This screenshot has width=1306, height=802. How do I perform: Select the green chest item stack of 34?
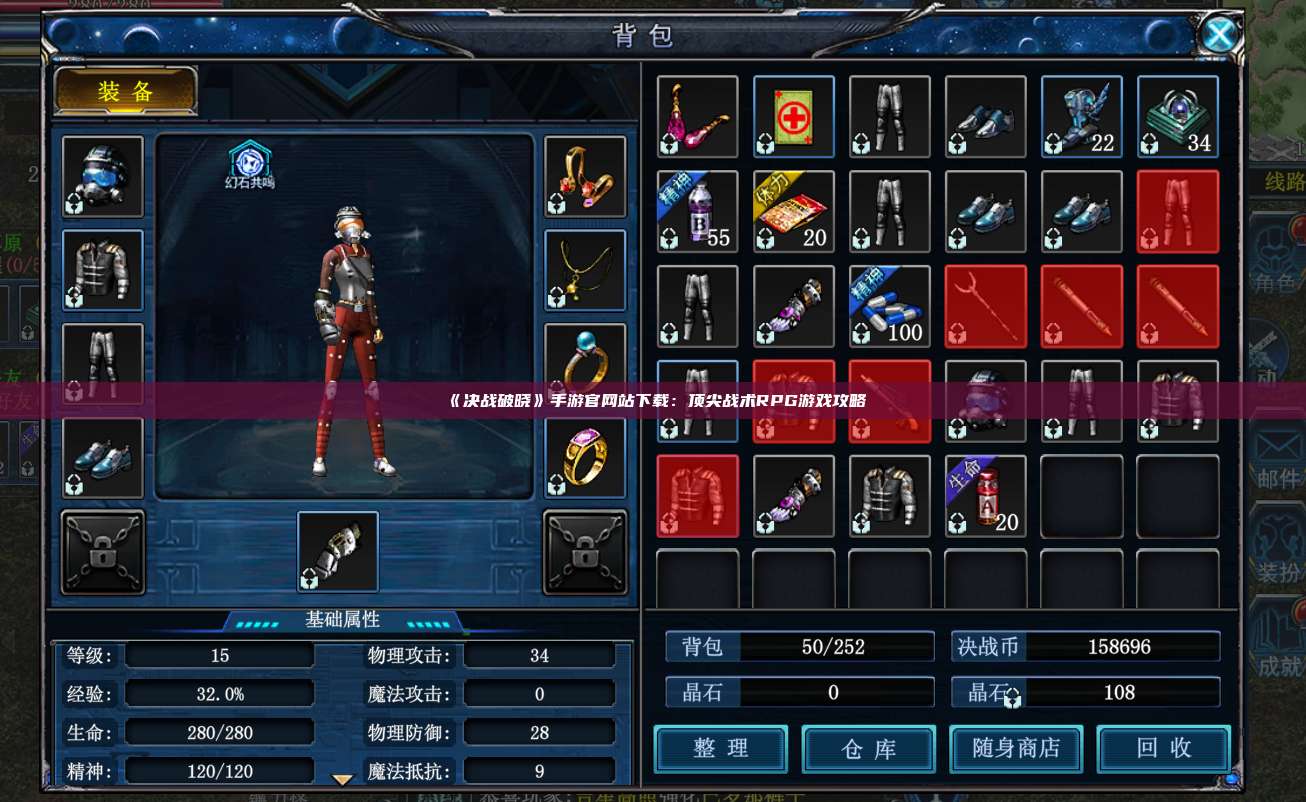1178,116
